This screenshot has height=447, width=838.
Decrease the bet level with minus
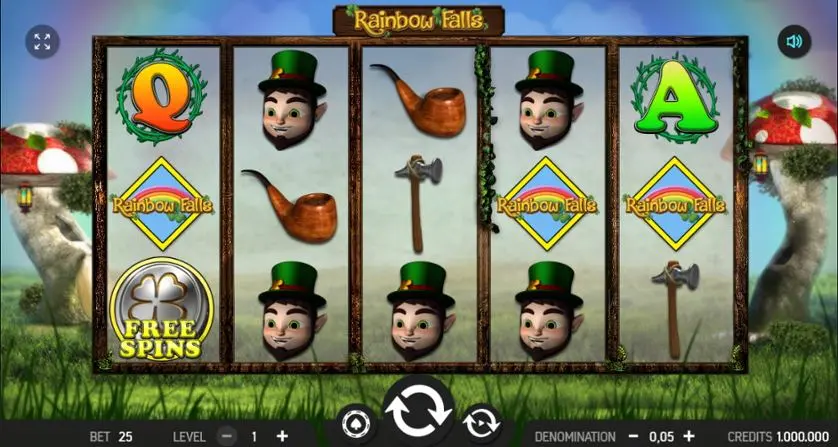point(226,437)
